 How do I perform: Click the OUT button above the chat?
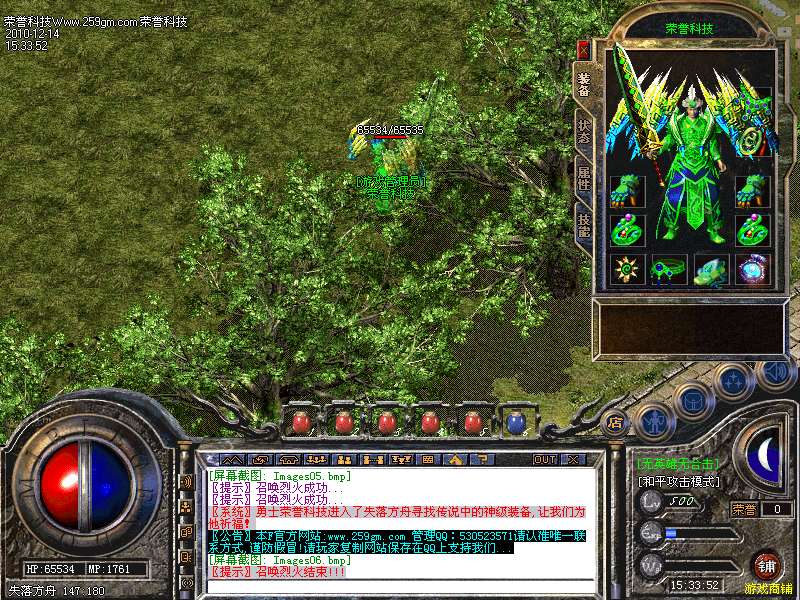click(545, 459)
